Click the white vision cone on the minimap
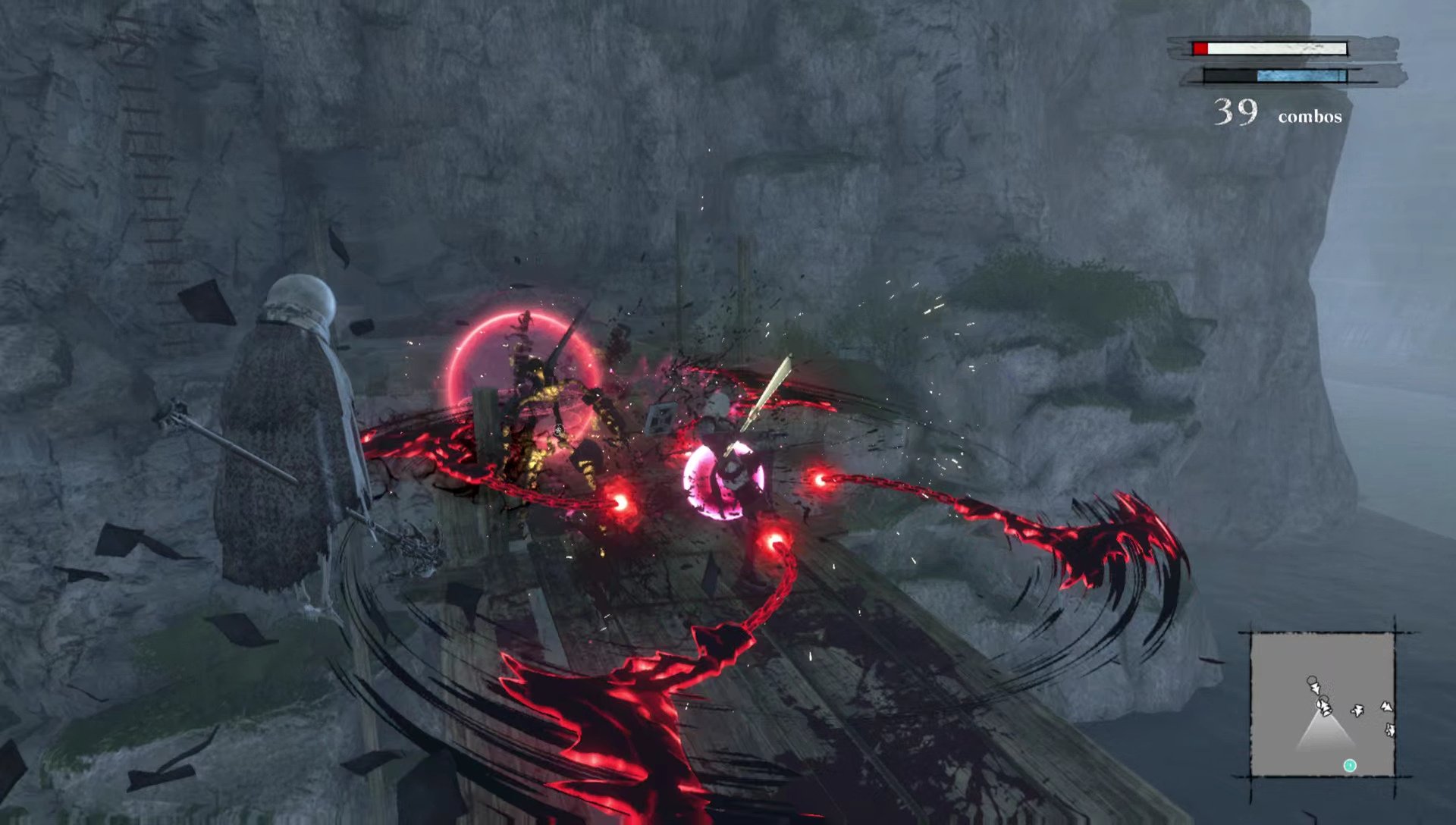The image size is (1456, 825). click(x=1324, y=734)
